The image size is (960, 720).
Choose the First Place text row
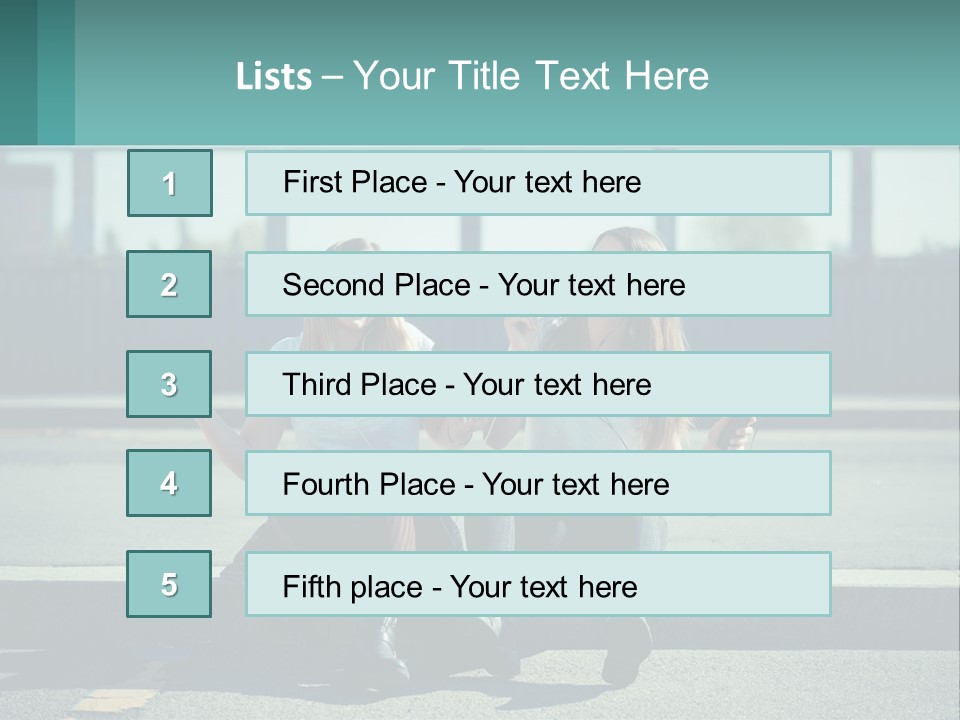click(538, 183)
